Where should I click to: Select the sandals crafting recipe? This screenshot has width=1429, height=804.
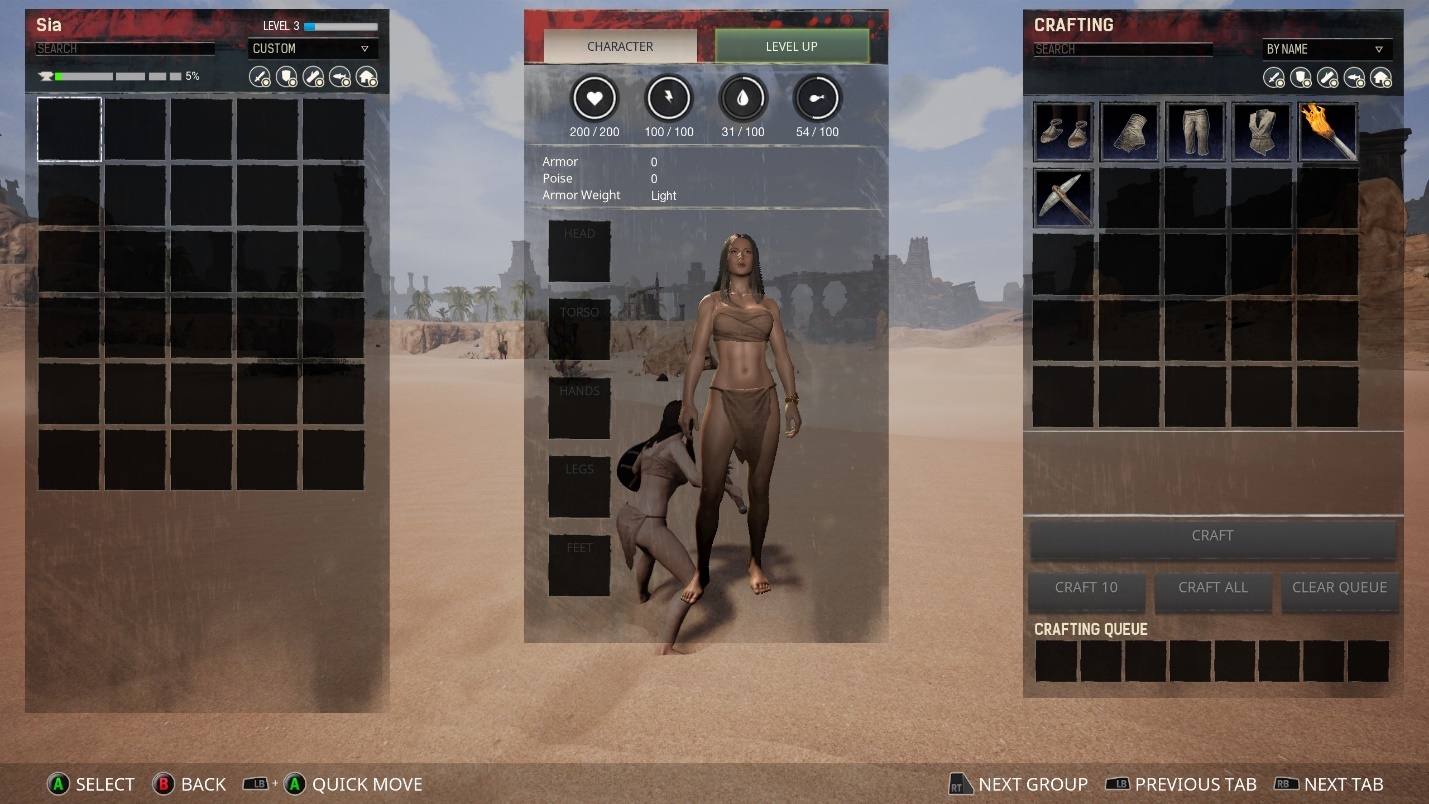point(1063,132)
